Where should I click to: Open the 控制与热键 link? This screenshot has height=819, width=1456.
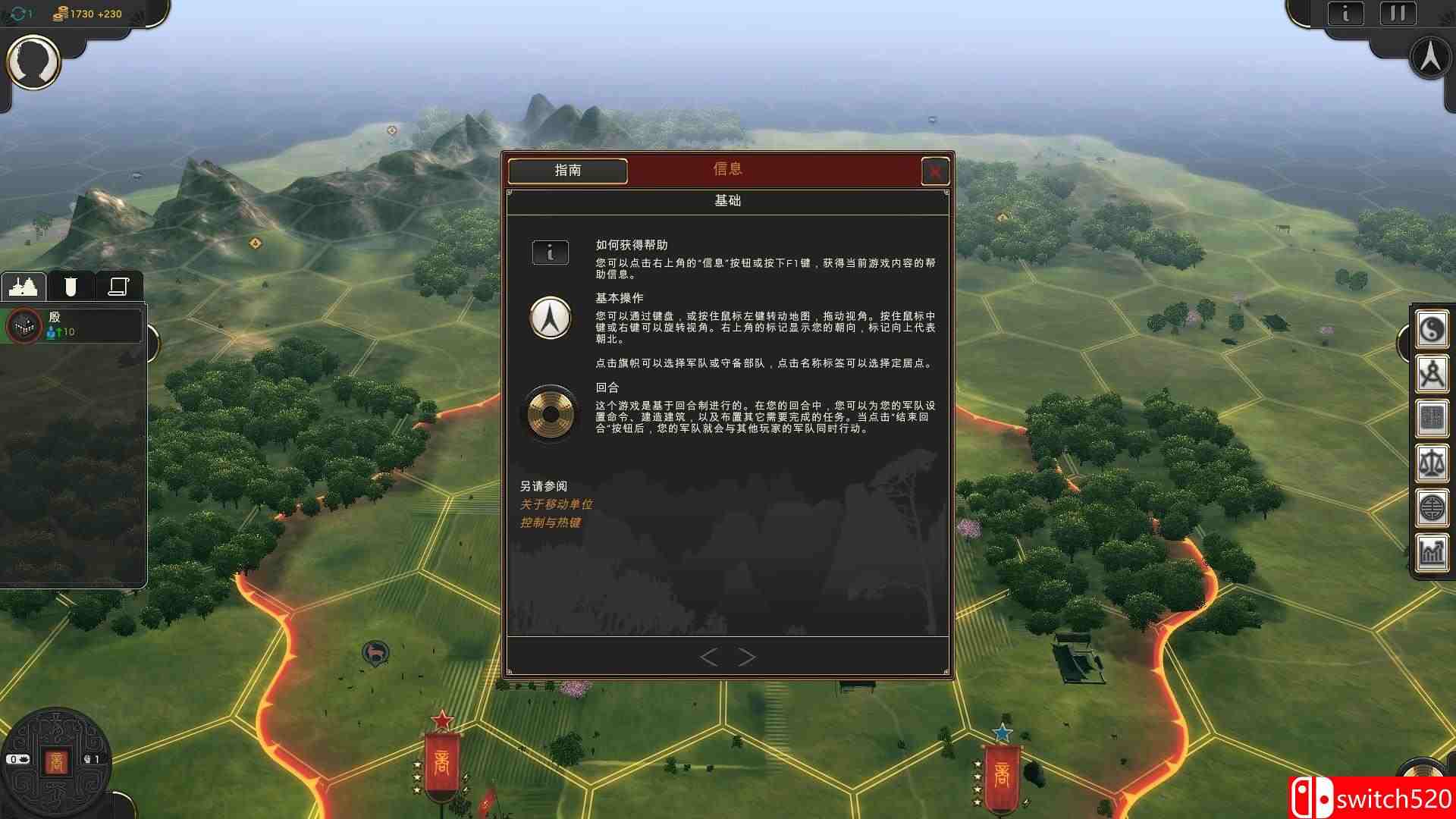tap(553, 522)
